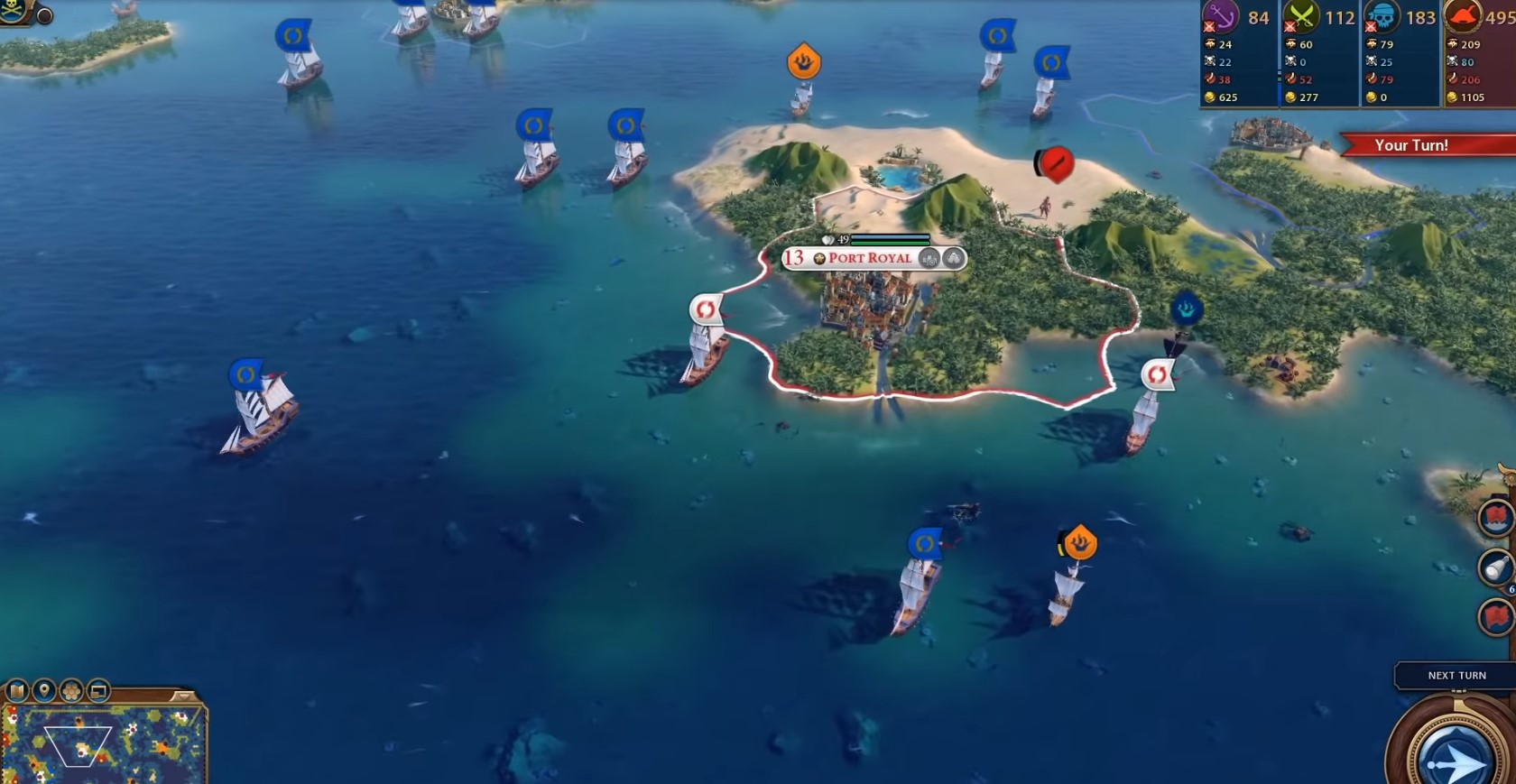Select the red melee unit marker on the beach

click(x=1053, y=164)
